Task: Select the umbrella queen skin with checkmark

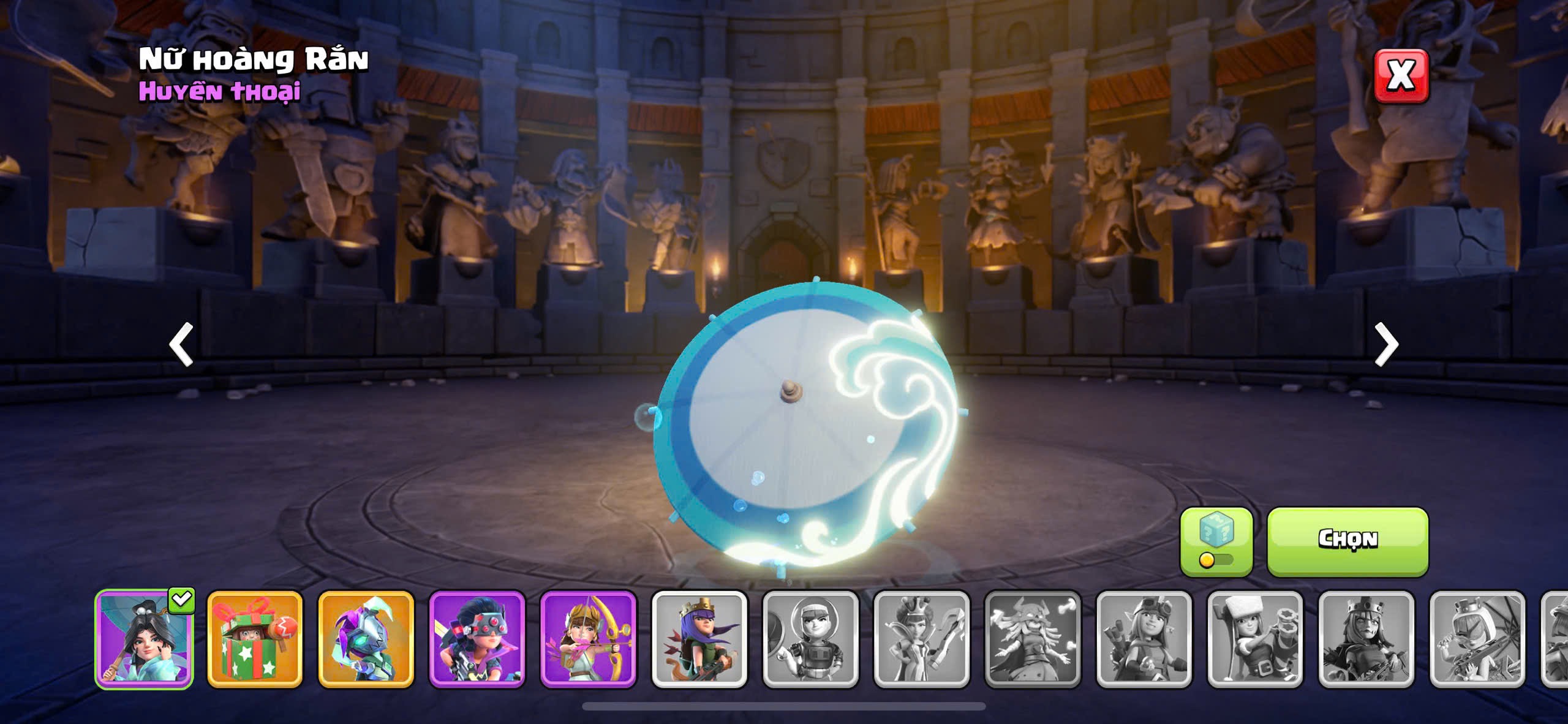Action: tap(145, 639)
